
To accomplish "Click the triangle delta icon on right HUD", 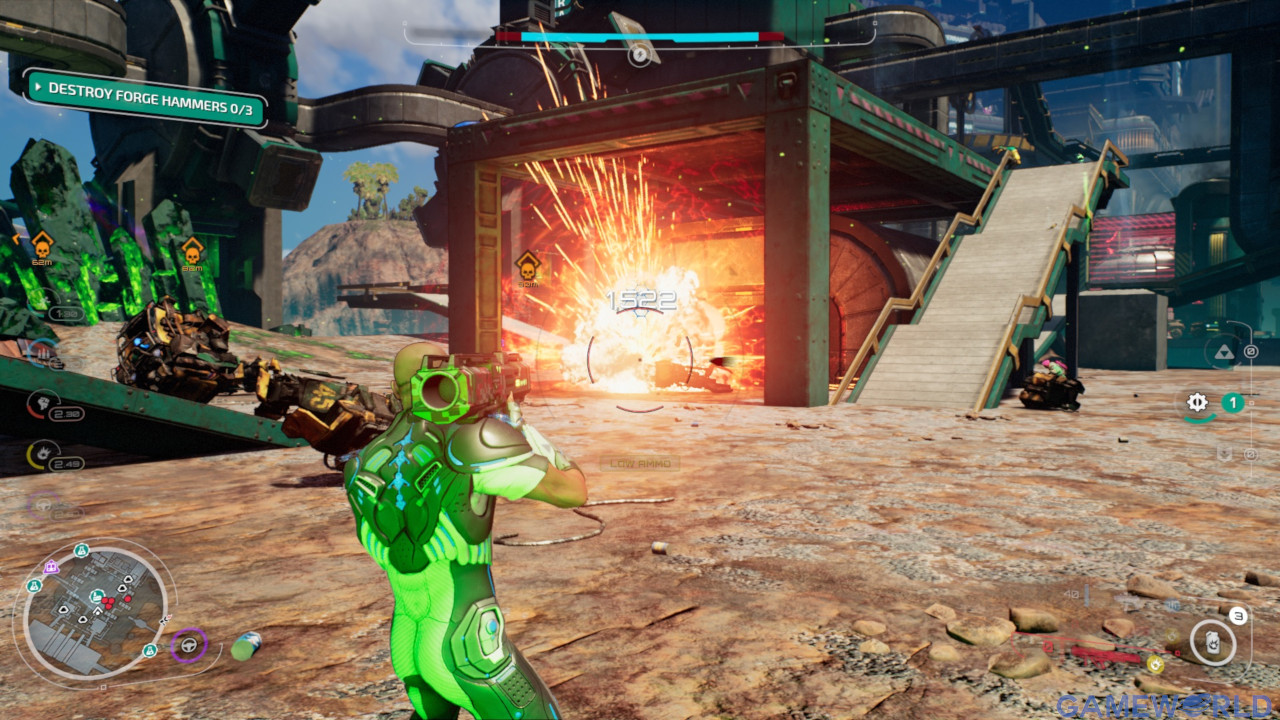I will point(1224,352).
